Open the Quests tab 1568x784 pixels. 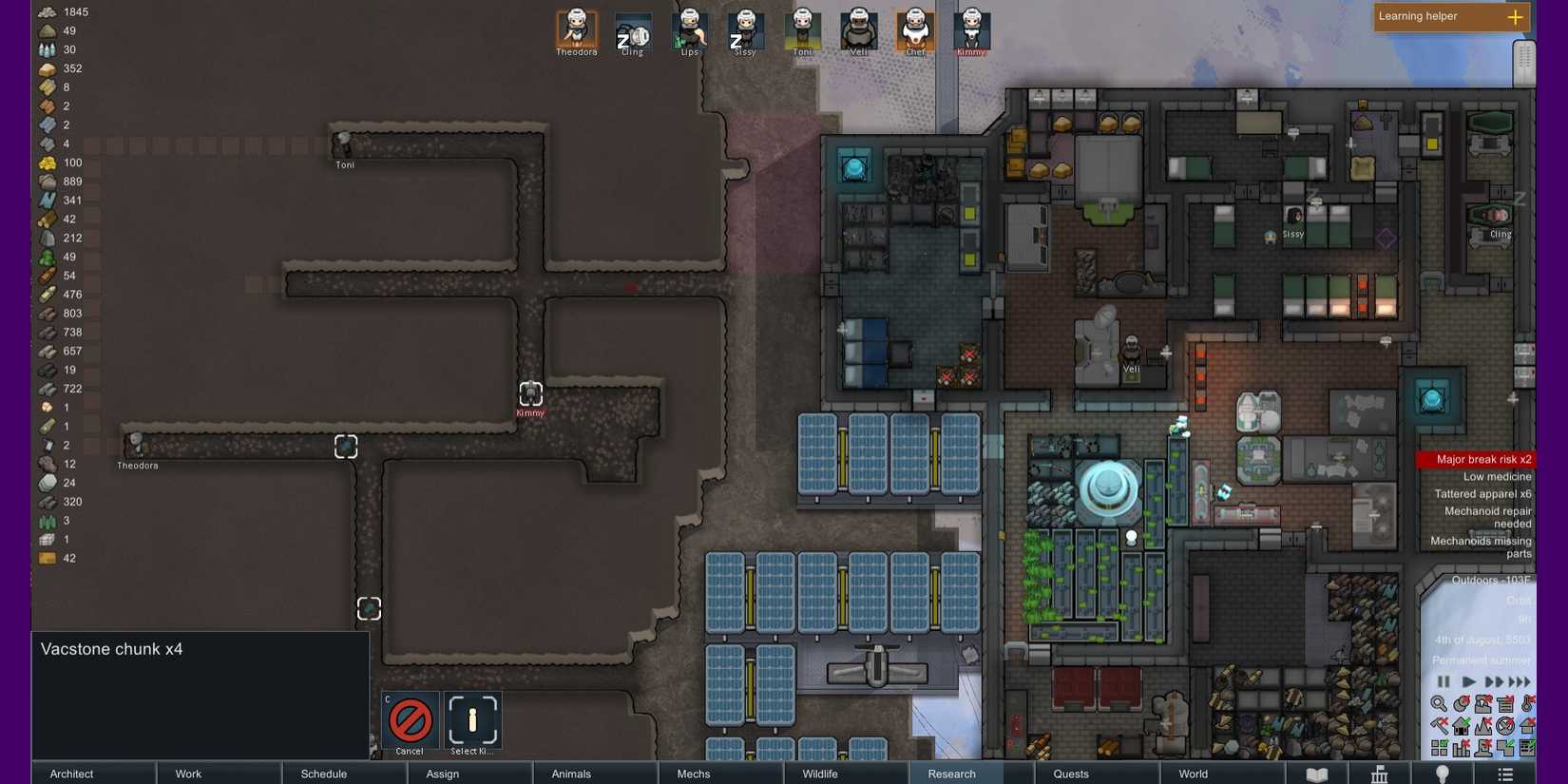[1071, 774]
